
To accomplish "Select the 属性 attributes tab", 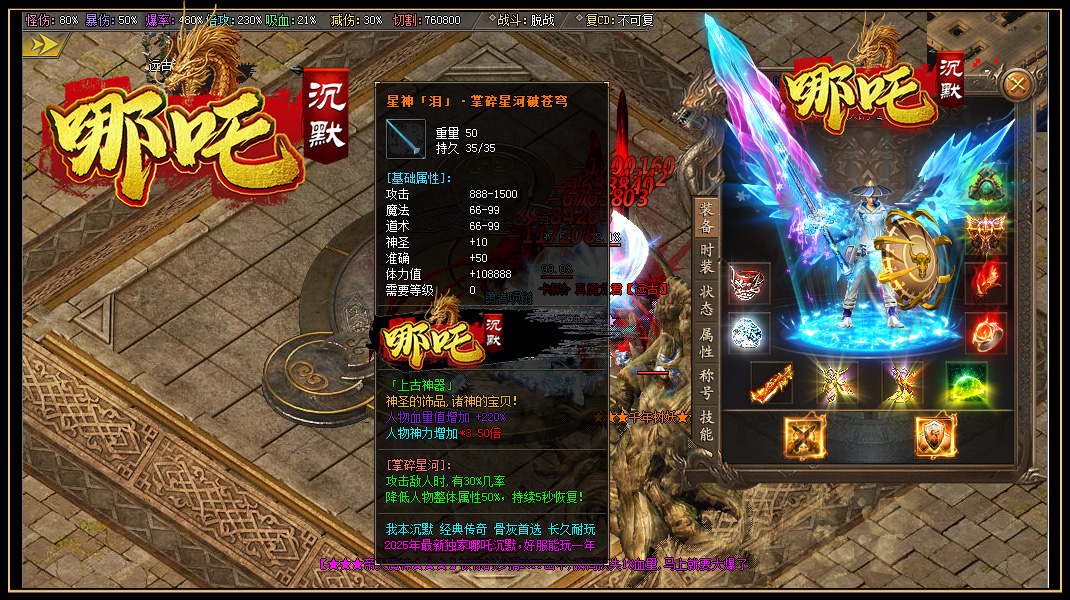I will [x=707, y=343].
